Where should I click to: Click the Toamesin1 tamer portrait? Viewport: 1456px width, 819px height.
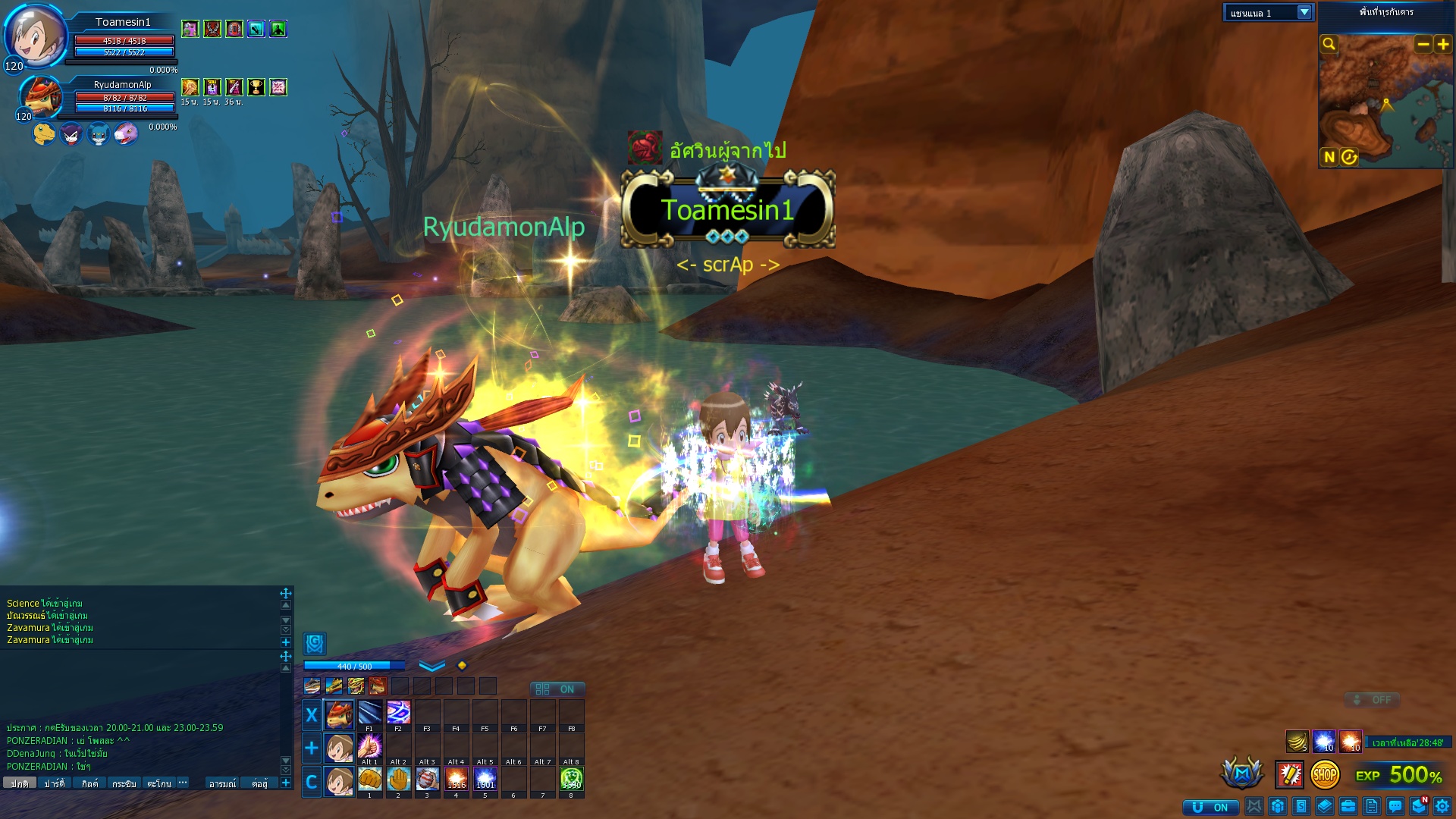(x=34, y=36)
